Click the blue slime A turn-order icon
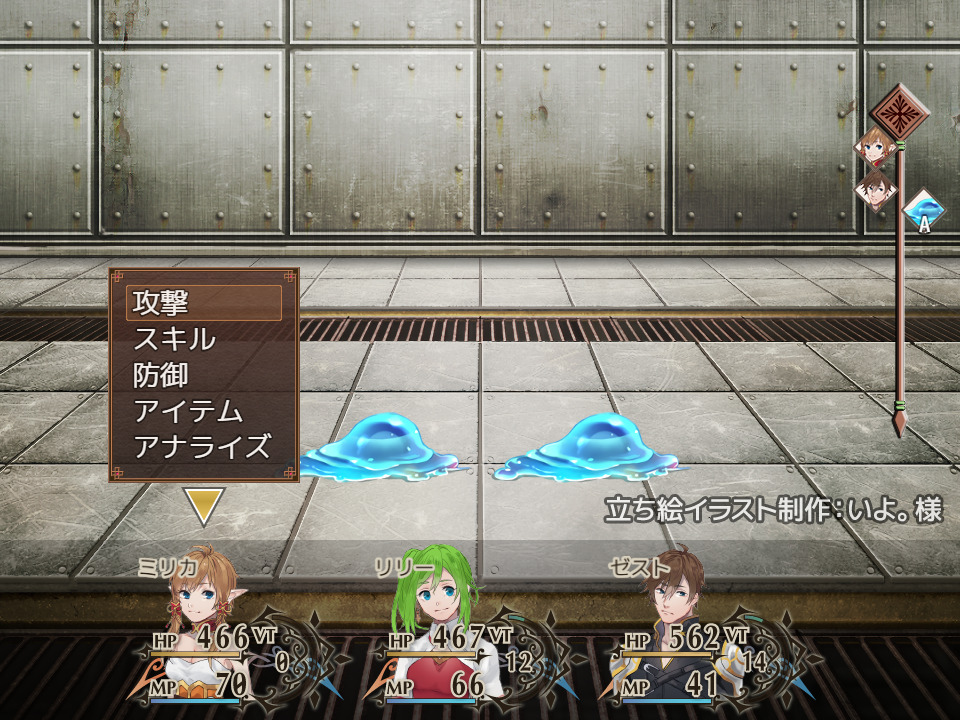Screen dimensions: 960x720 (924, 212)
